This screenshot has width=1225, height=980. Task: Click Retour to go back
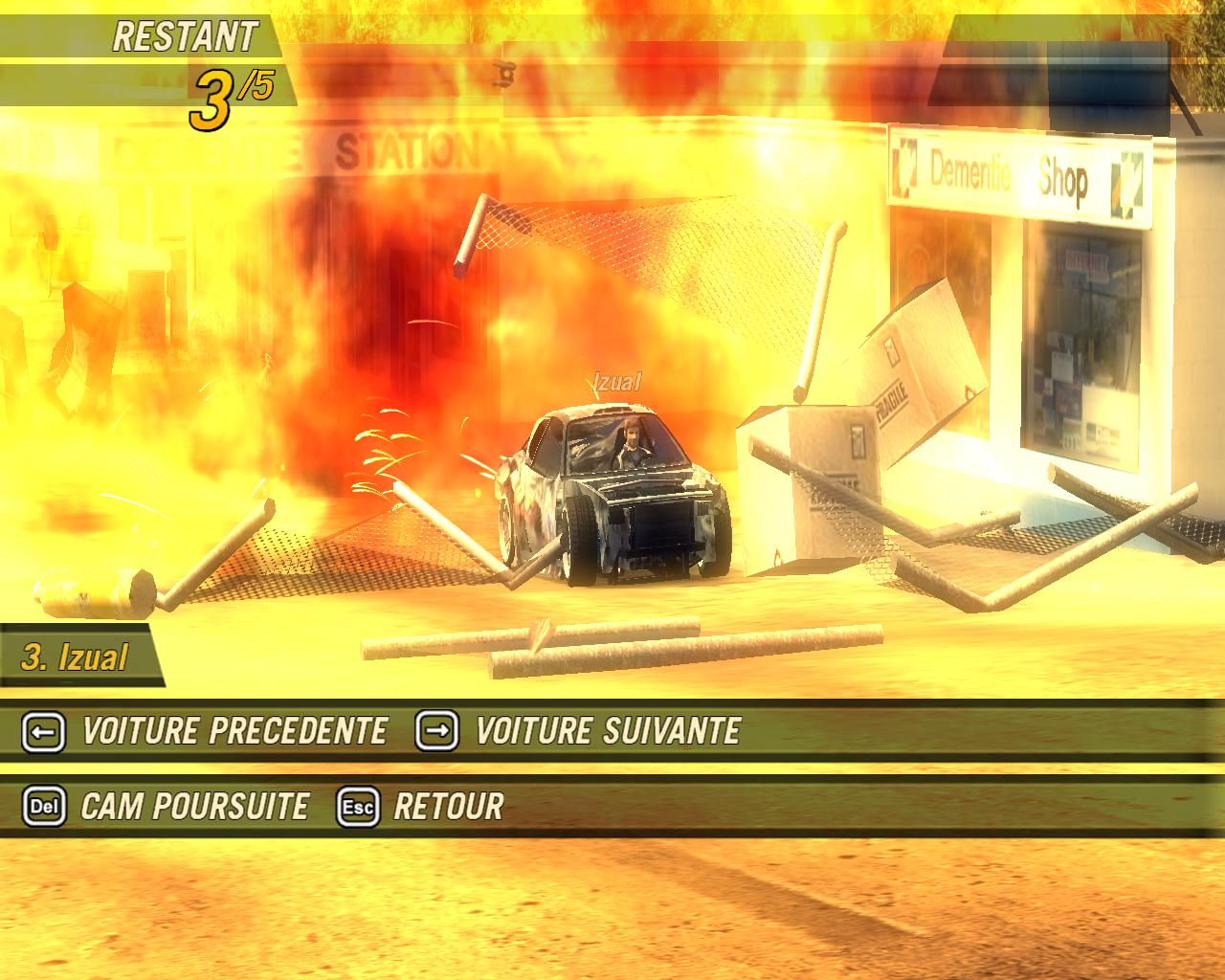click(447, 807)
